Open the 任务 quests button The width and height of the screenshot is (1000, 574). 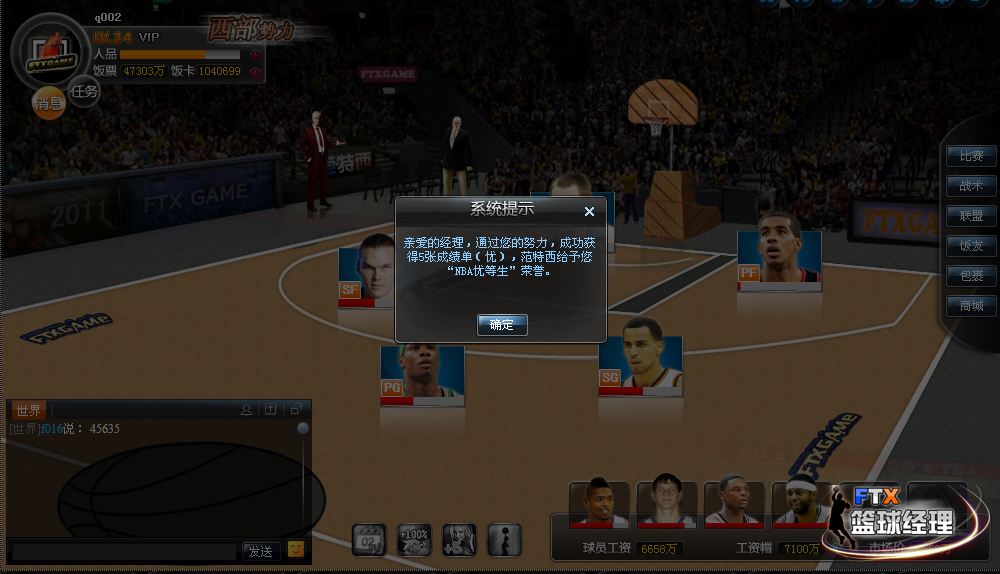(84, 92)
